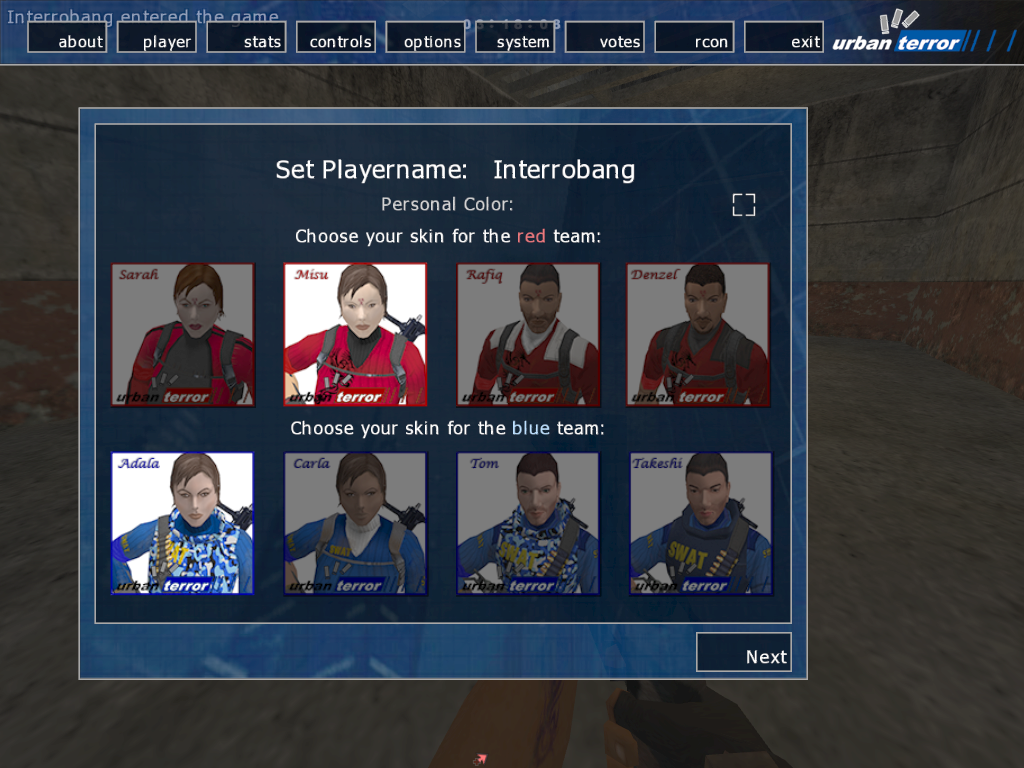Show the stats menu
Image resolution: width=1024 pixels, height=768 pixels.
247,37
